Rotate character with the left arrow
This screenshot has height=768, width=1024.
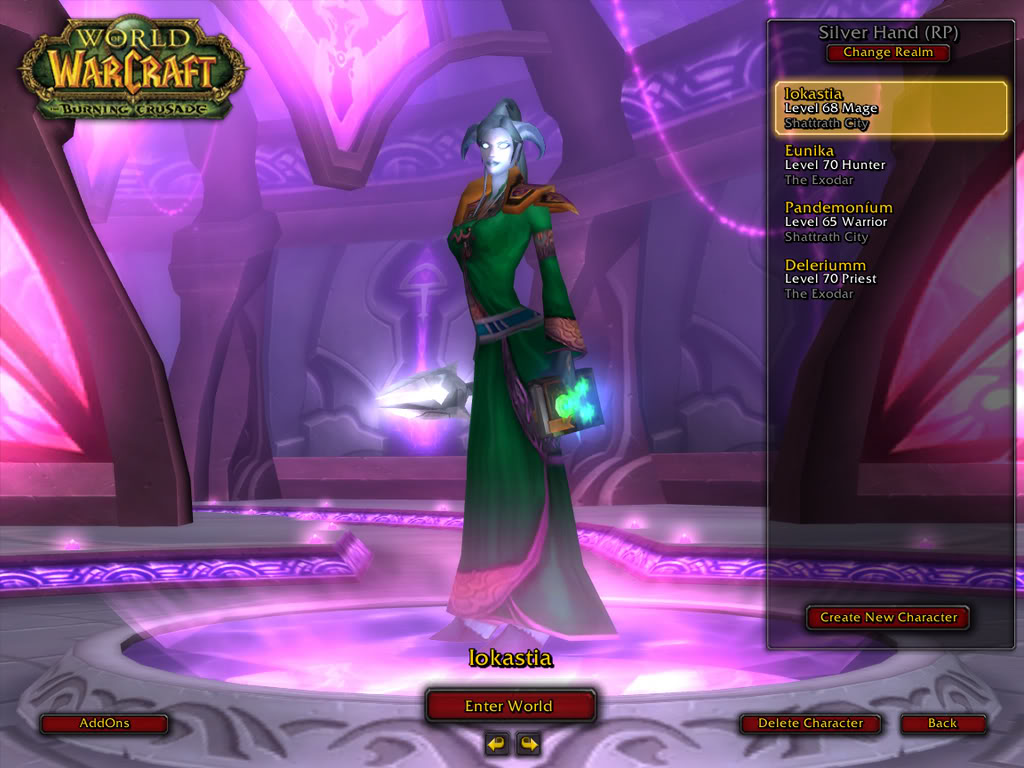click(496, 743)
